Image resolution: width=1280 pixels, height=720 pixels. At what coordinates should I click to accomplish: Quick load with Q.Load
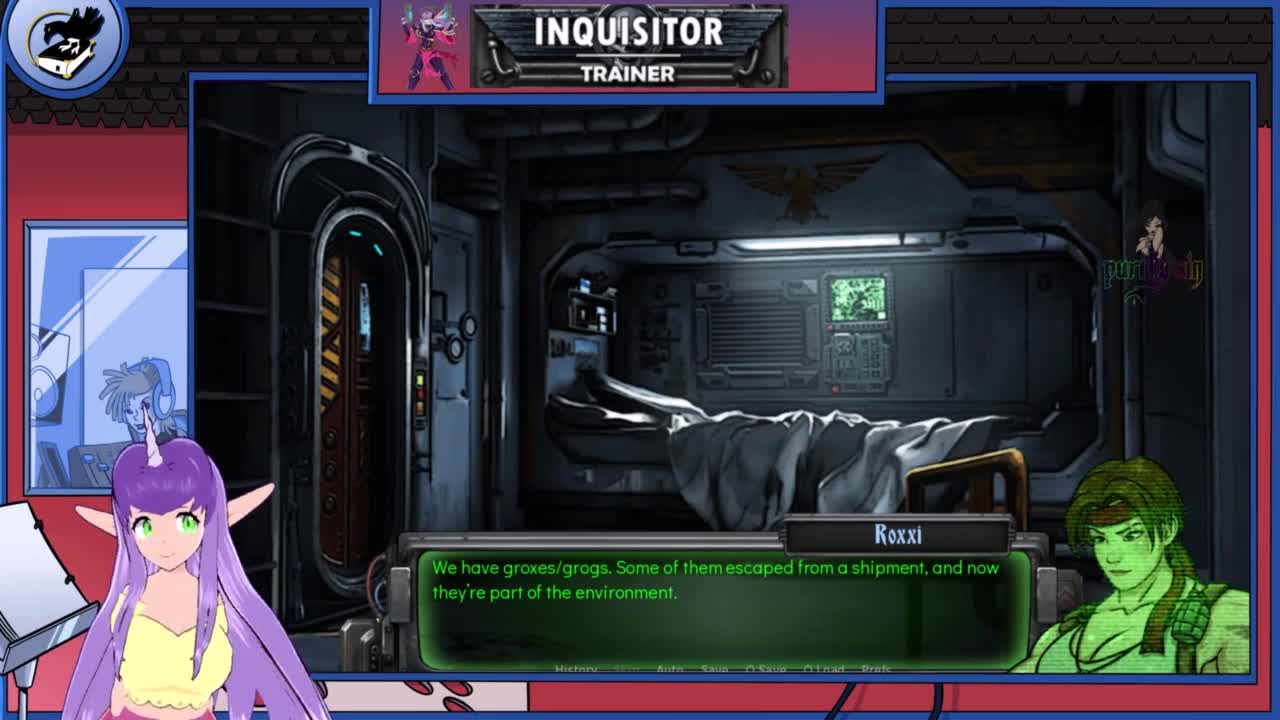tap(824, 669)
